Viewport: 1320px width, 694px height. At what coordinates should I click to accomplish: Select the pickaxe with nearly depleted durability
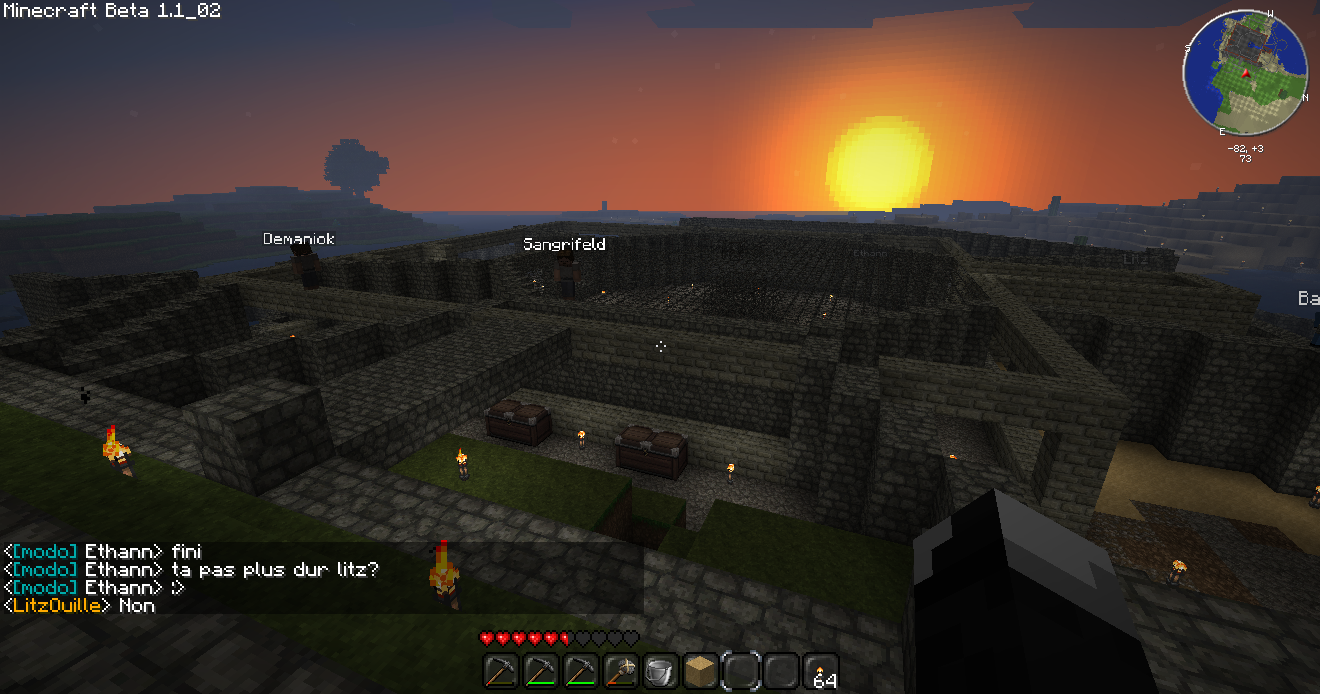[500, 671]
